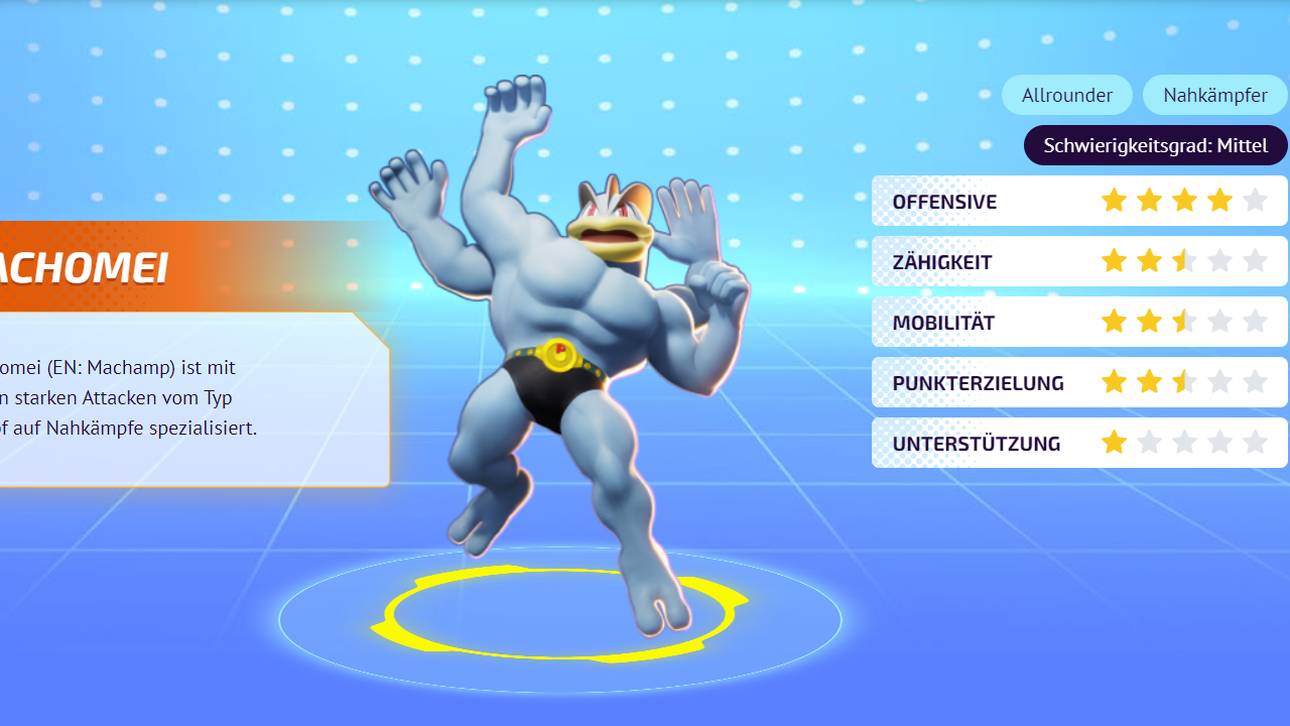Click the second gold star under Offensive
This screenshot has height=726, width=1290.
click(x=1149, y=200)
